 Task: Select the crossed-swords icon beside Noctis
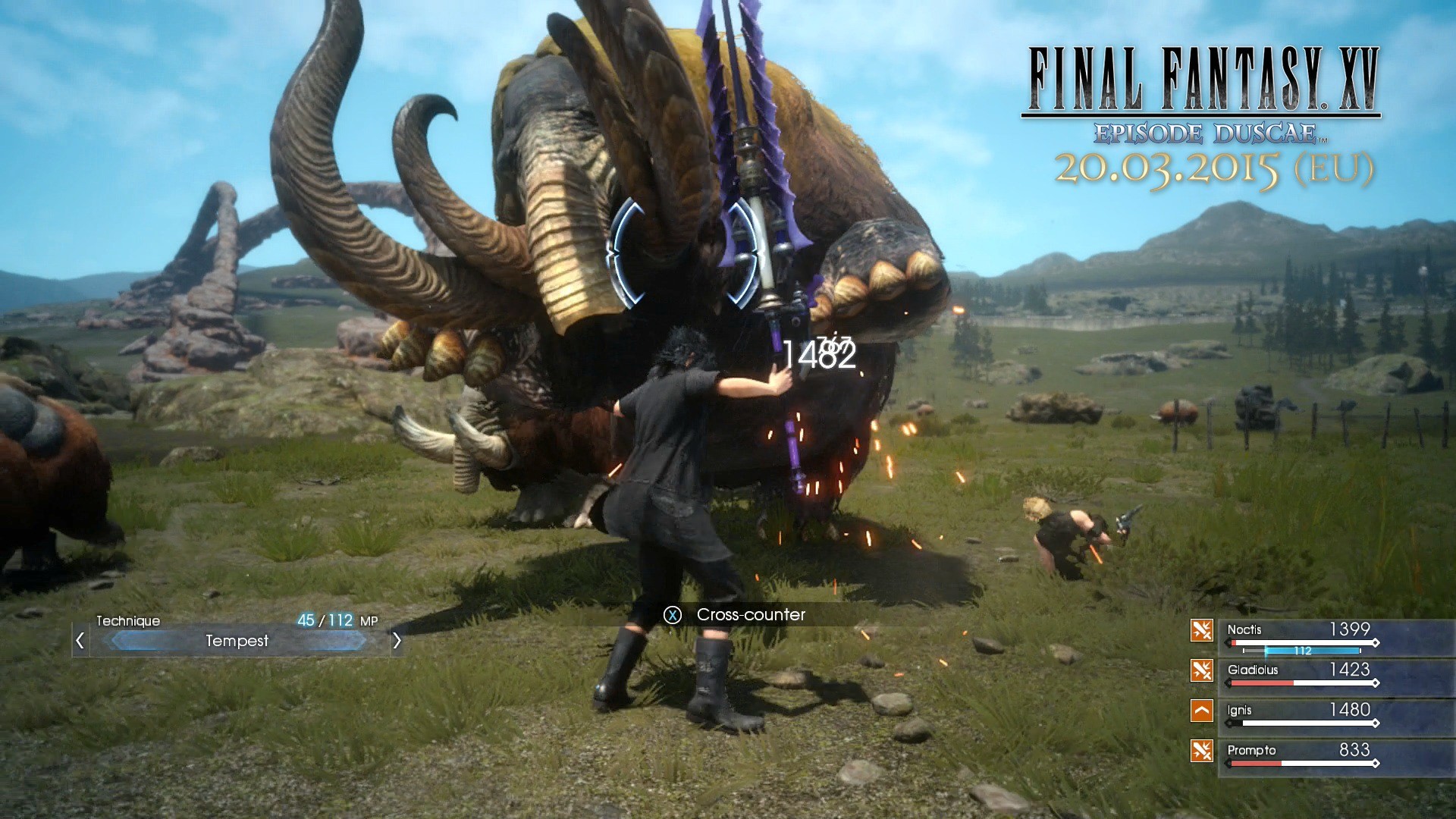pyautogui.click(x=1203, y=630)
